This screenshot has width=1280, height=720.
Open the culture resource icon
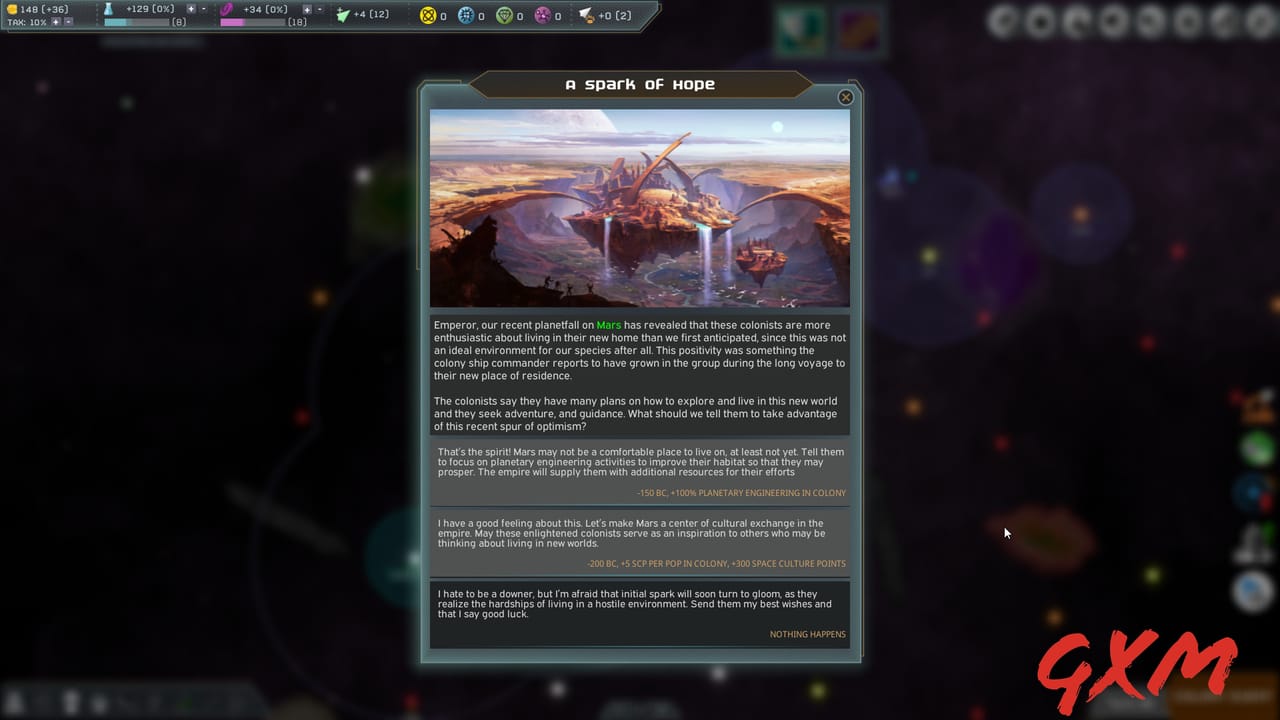pos(227,9)
